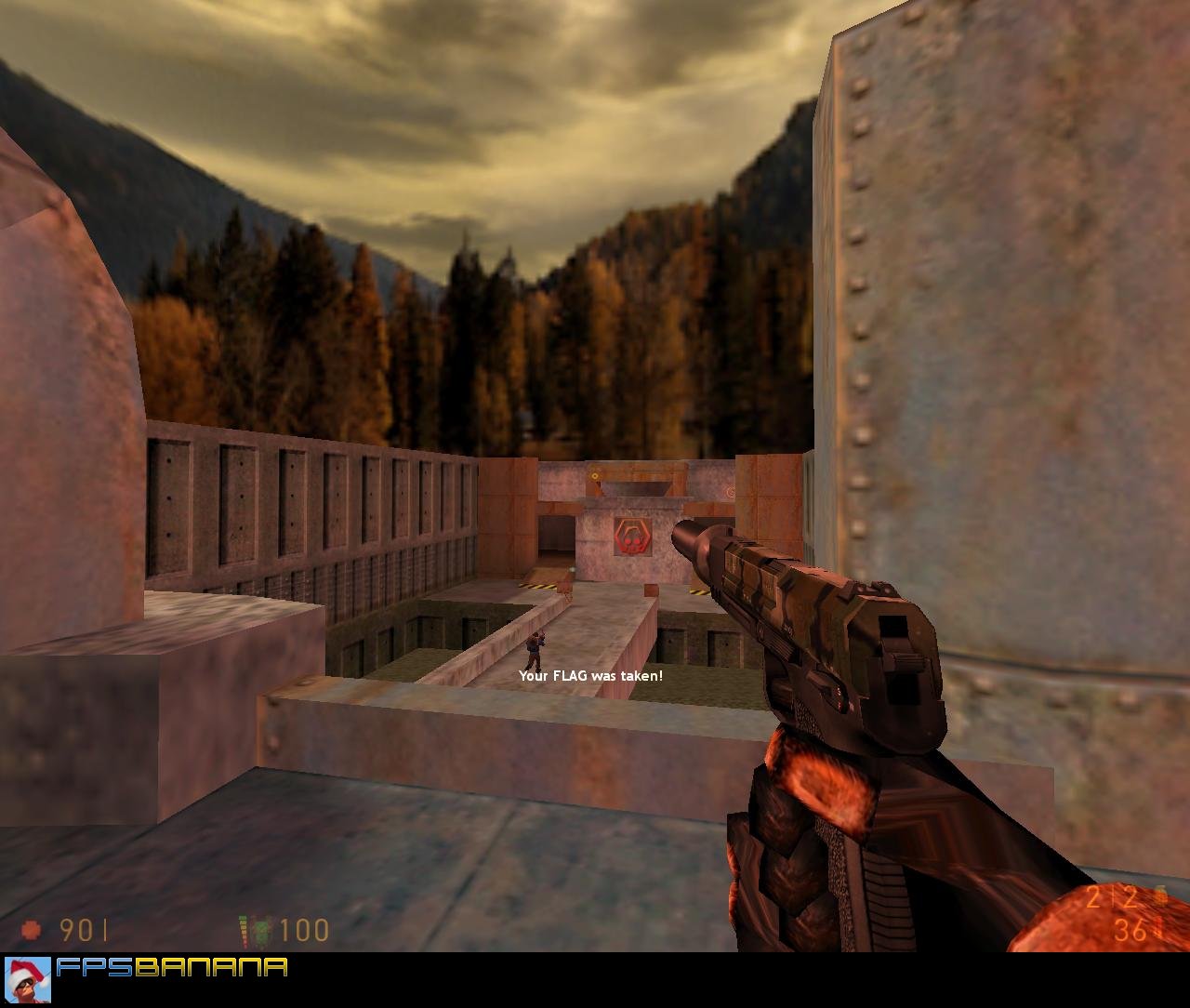
Task: Click the armor suit battery icon
Action: tap(254, 929)
